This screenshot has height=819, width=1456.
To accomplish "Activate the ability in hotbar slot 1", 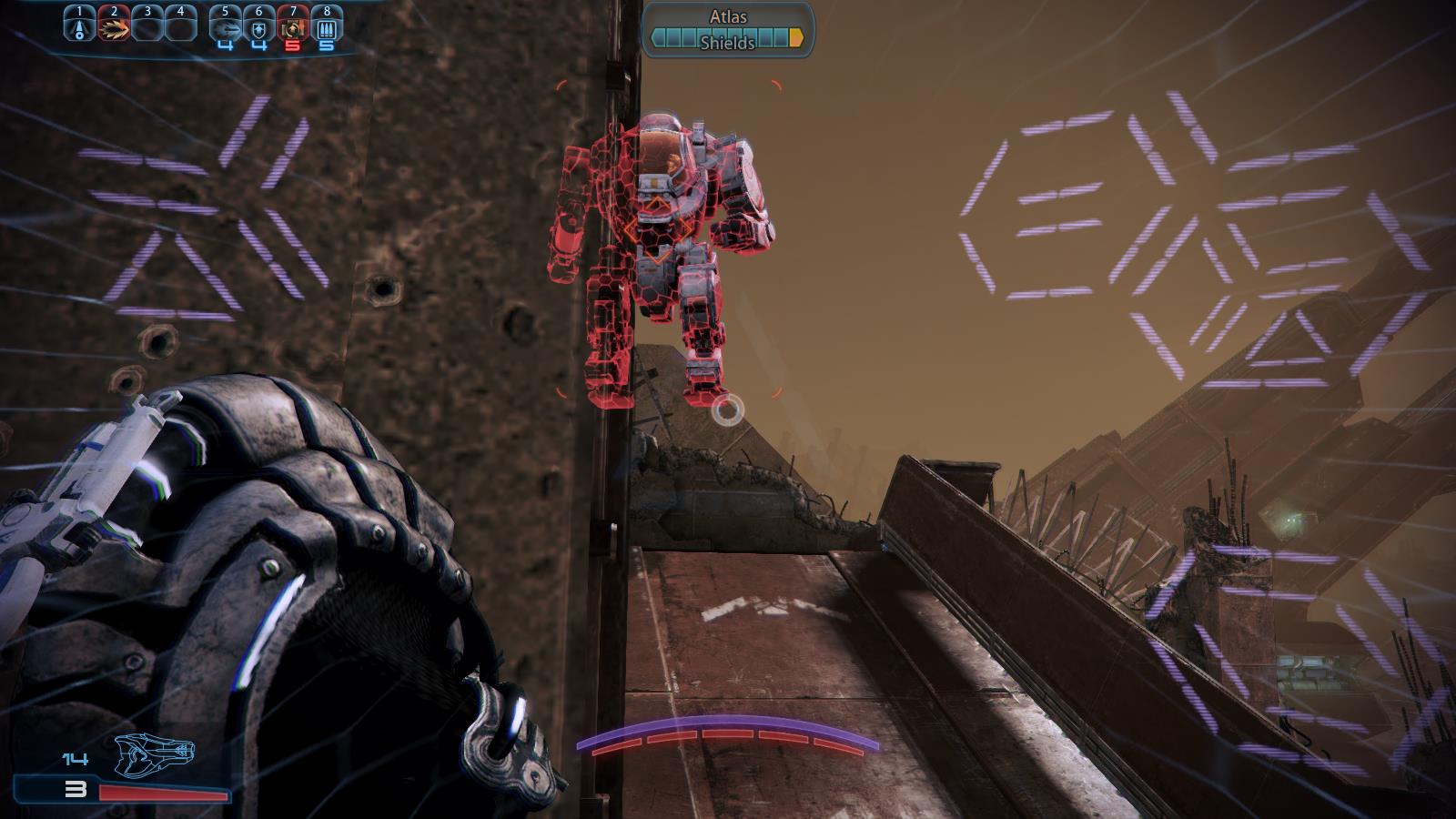I will point(80,26).
